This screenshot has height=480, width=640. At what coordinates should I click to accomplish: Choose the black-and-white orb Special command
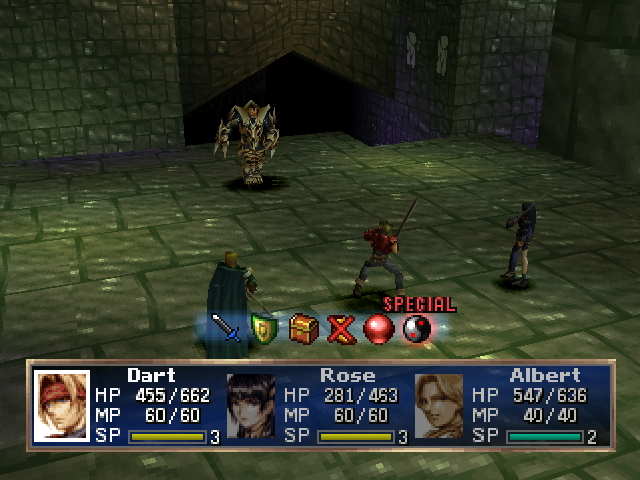click(416, 328)
